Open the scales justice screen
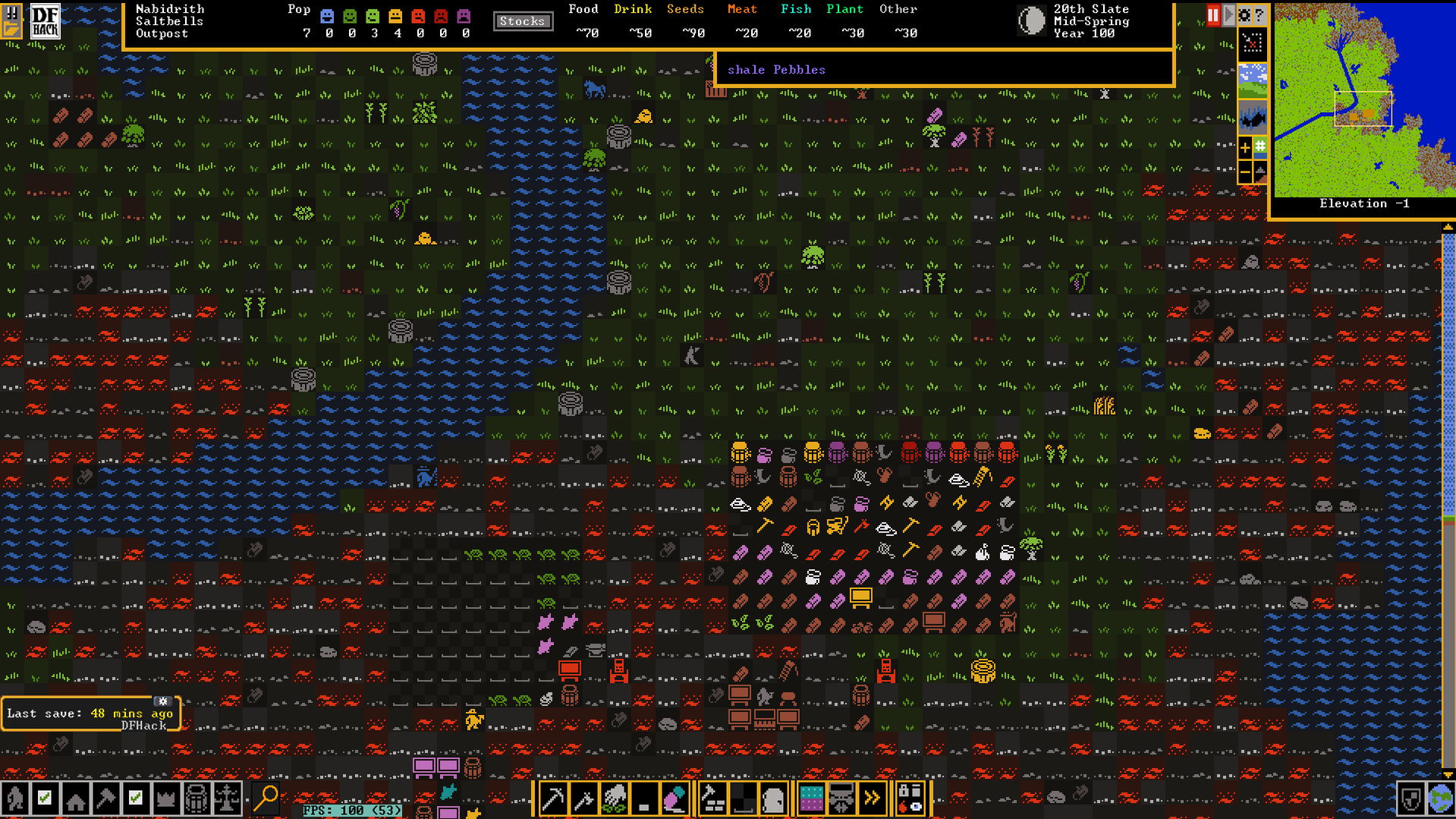1456x819 pixels. 227,799
